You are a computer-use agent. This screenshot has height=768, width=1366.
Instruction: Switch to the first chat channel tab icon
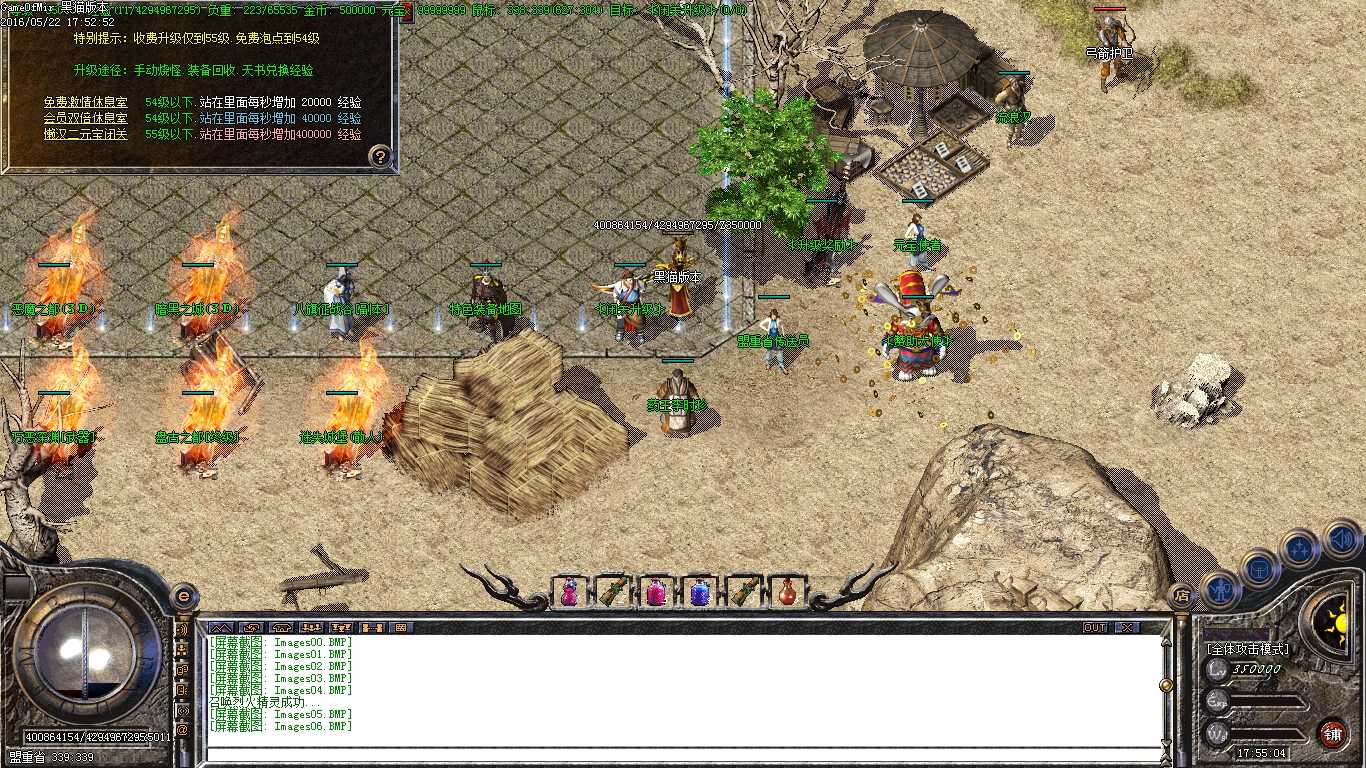coord(222,628)
